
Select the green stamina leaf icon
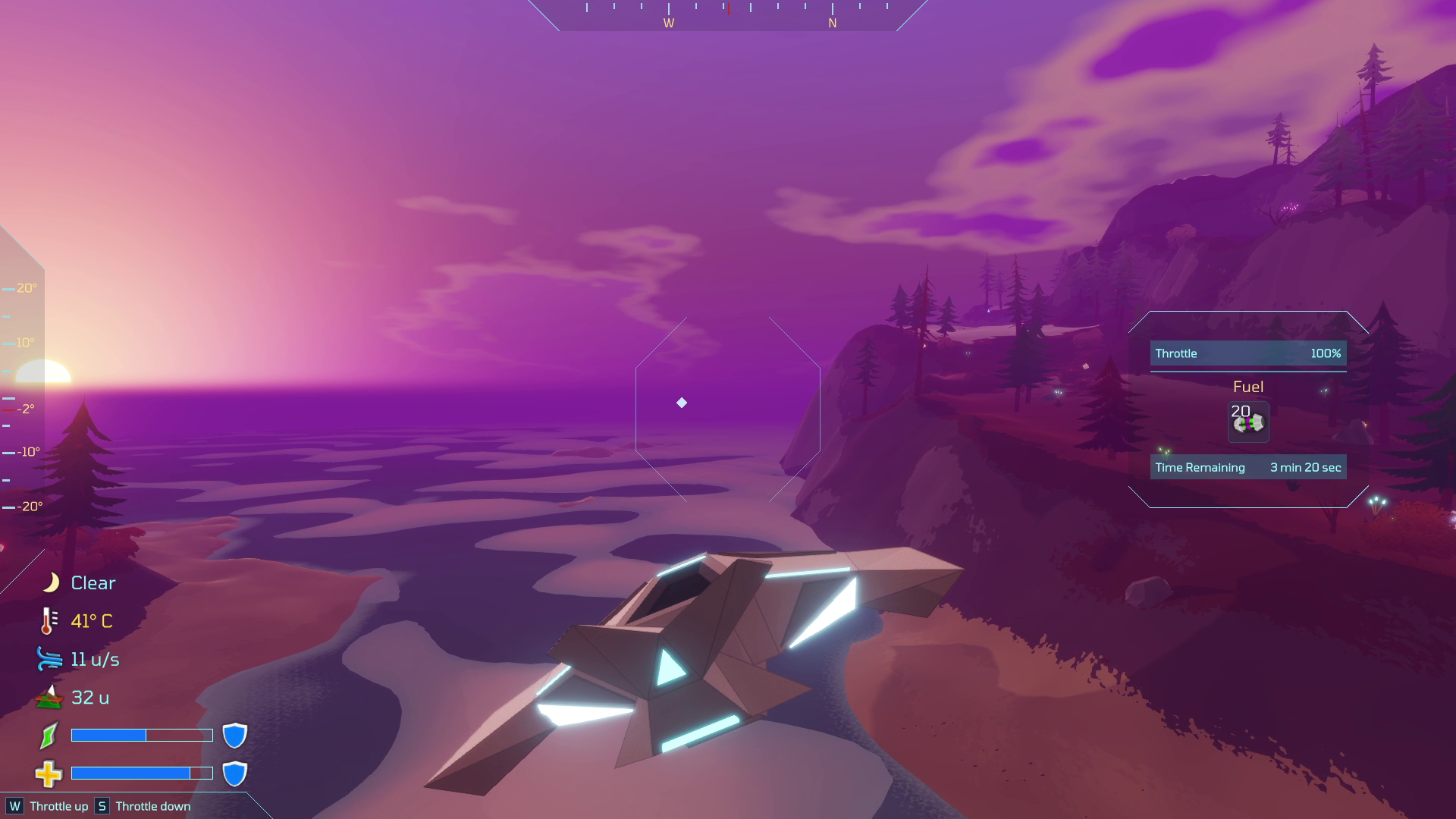[x=48, y=734]
